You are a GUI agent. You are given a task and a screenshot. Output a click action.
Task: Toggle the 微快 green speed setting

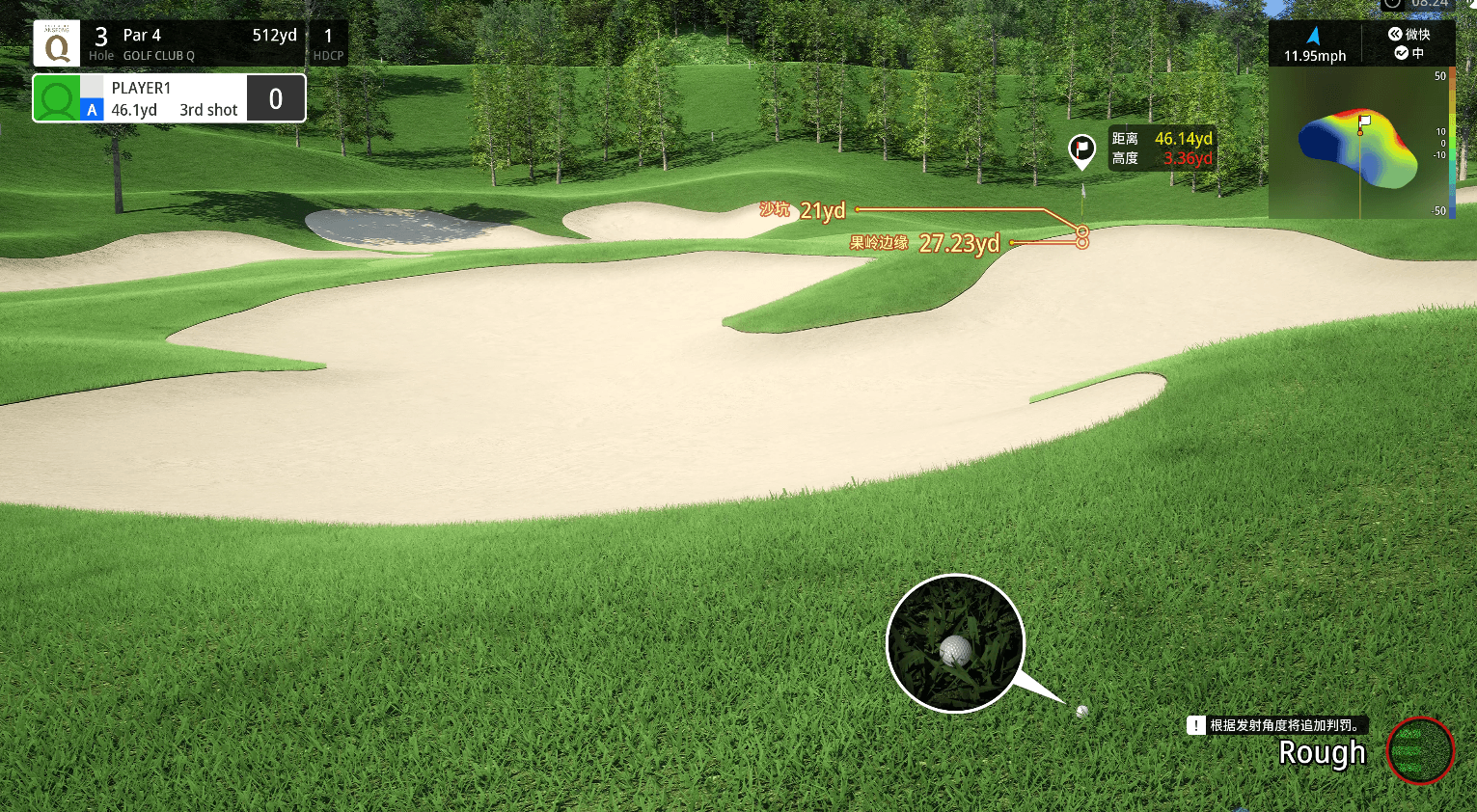point(1409,34)
